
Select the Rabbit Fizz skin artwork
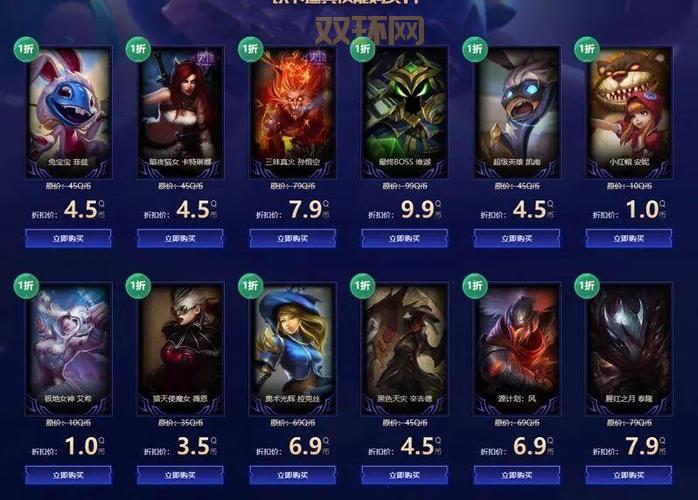[68, 104]
